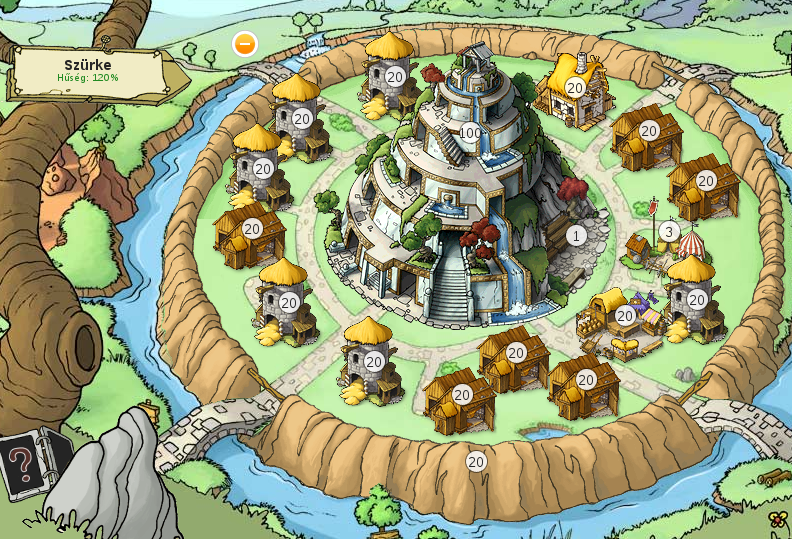792x539 pixels.
Task: Click the orange minus button
Action: (245, 44)
